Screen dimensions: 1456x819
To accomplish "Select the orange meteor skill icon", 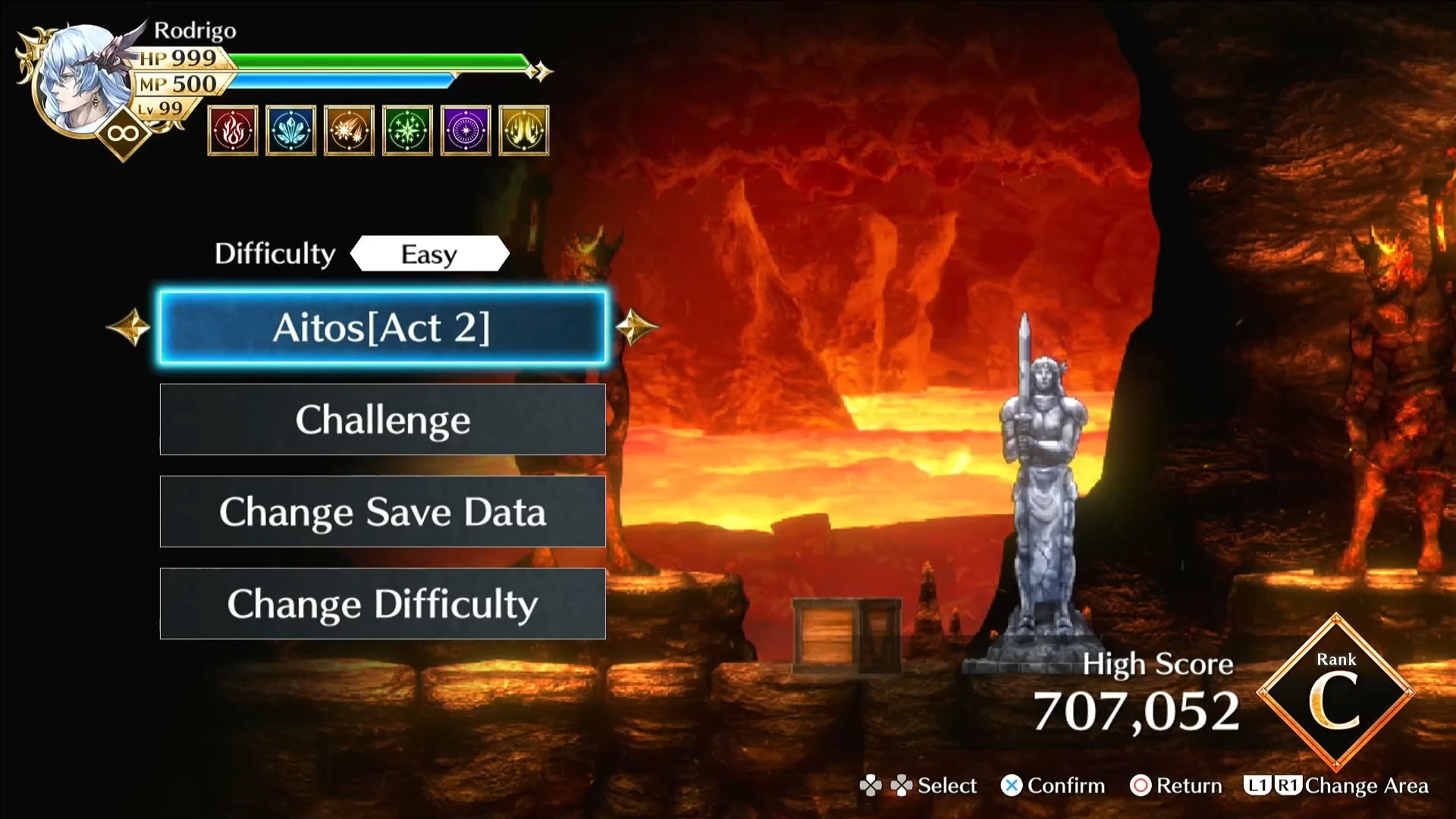I will (349, 131).
